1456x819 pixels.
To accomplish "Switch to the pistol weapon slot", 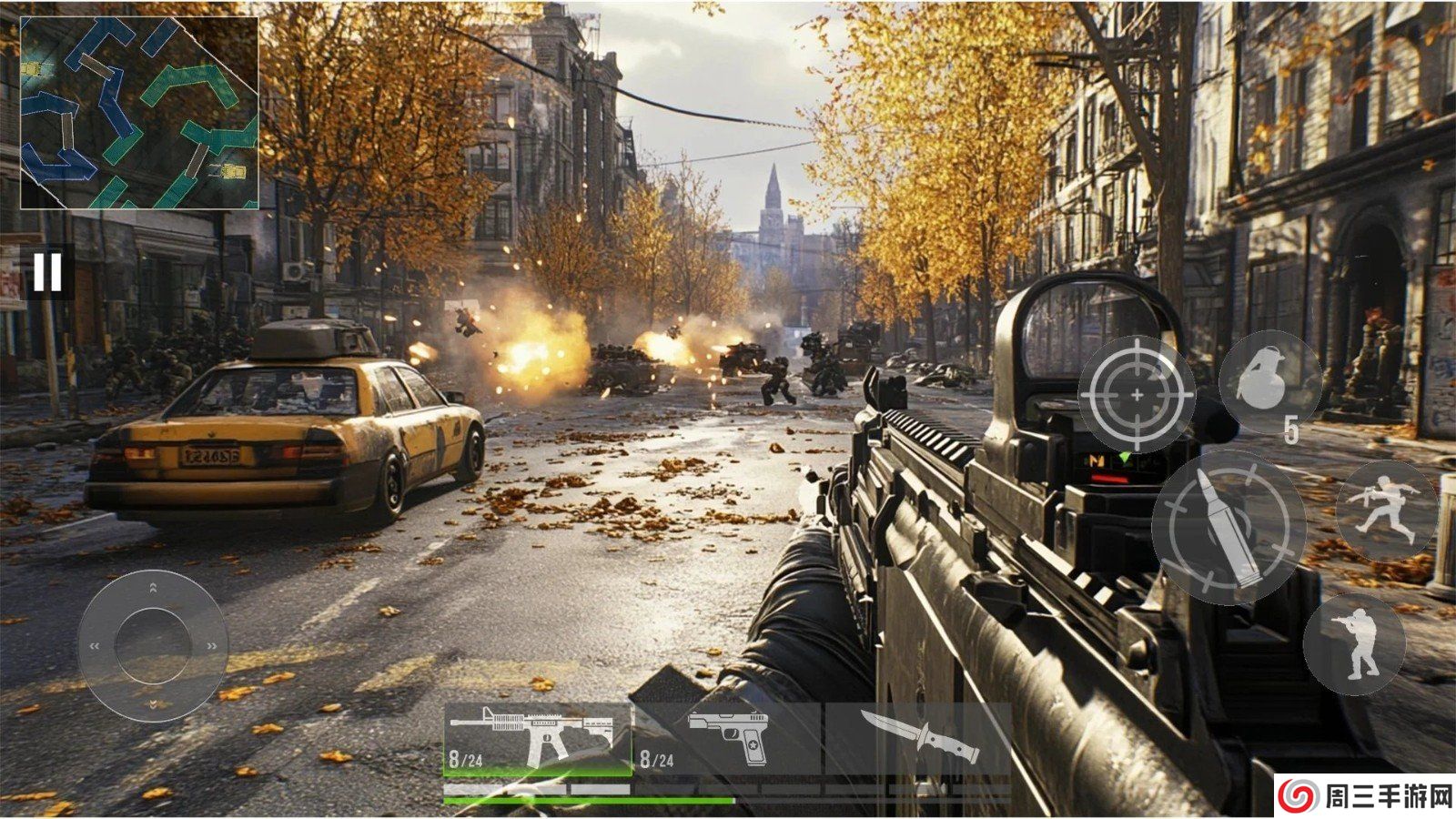I will click(x=728, y=739).
